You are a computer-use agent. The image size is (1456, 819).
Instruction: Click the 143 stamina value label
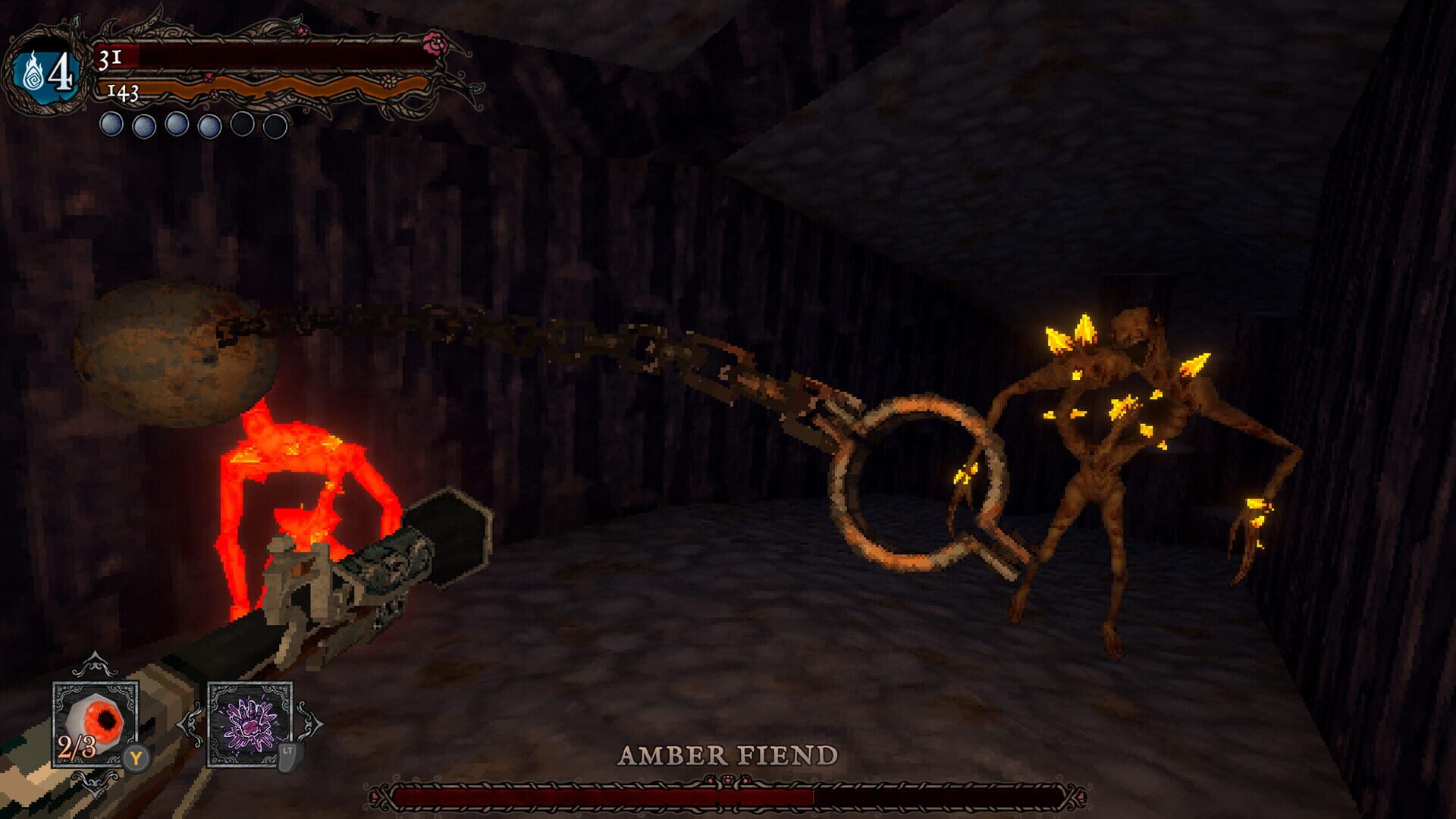point(123,91)
